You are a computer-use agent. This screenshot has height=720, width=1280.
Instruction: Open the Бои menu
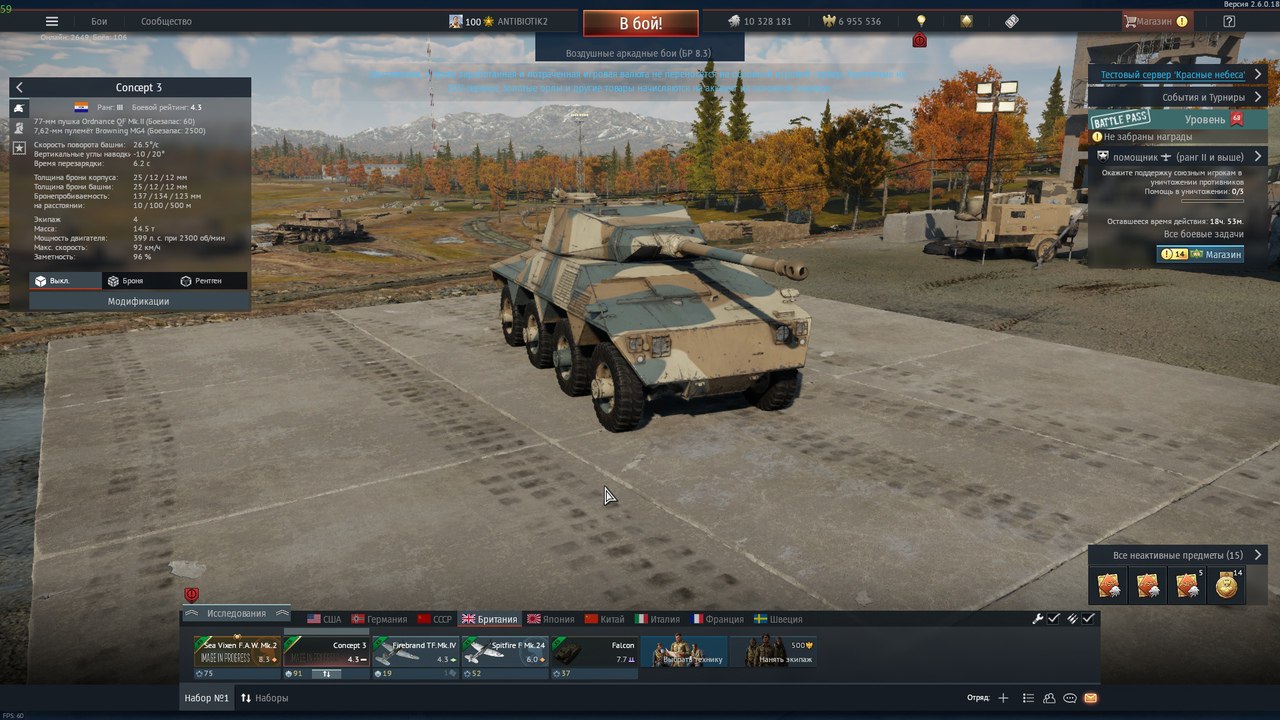(99, 21)
